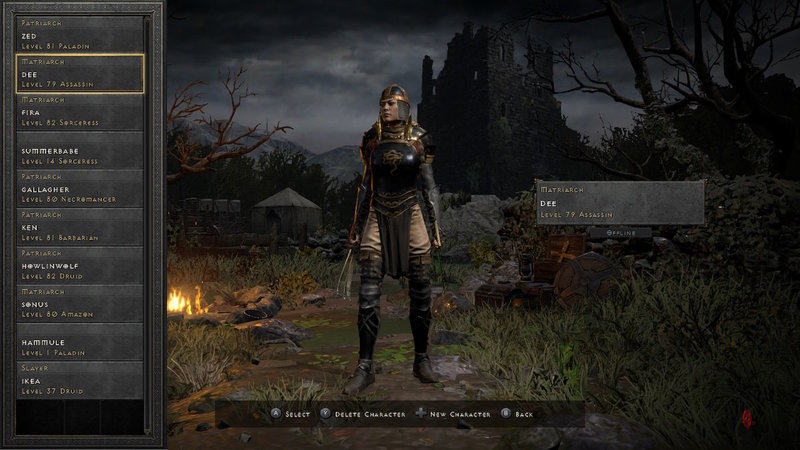
Task: Pick Summerbabe the Level 14 Sorceress
Action: (80, 150)
